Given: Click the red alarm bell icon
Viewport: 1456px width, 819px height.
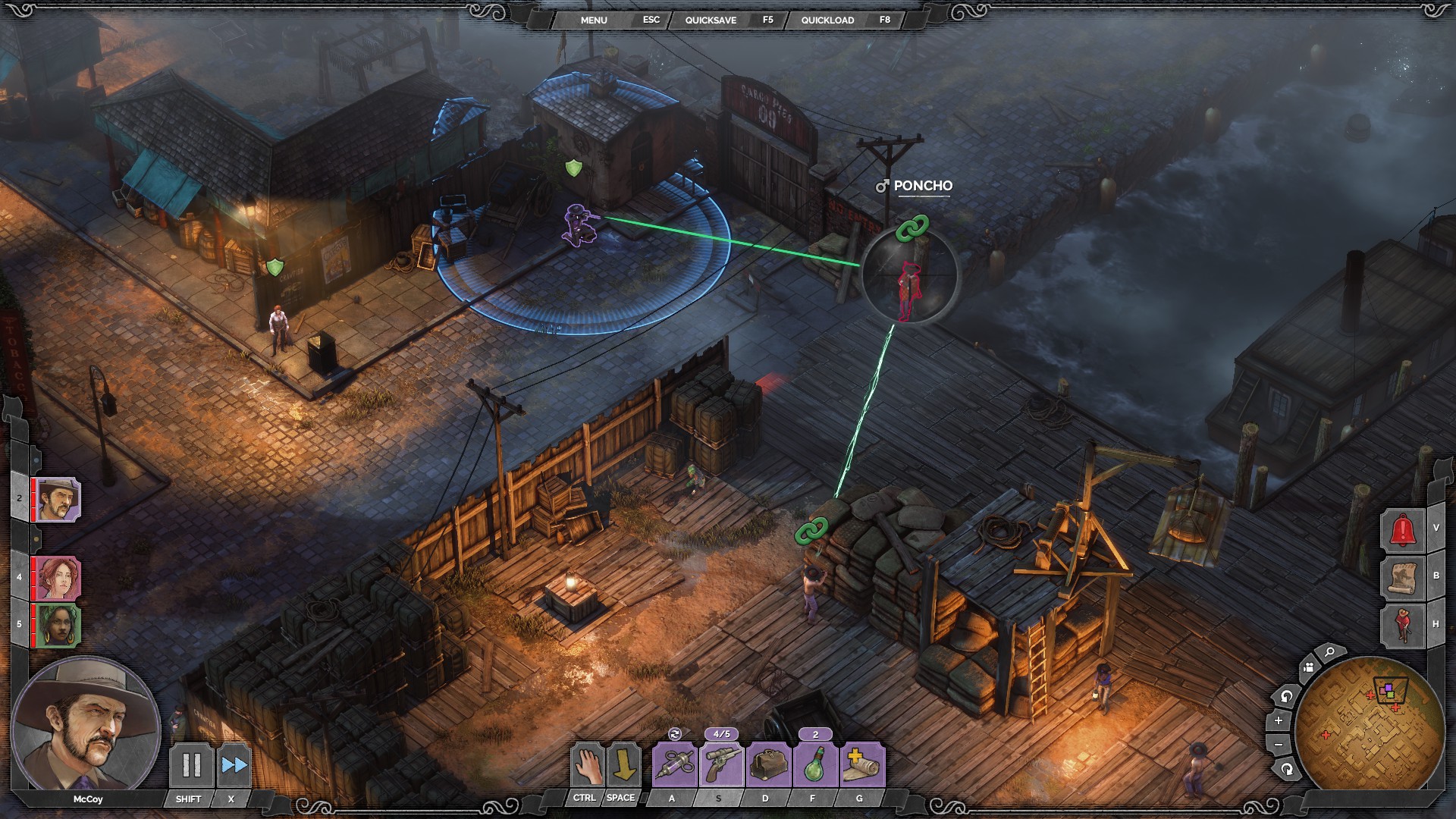Looking at the screenshot, I should coord(1403,529).
